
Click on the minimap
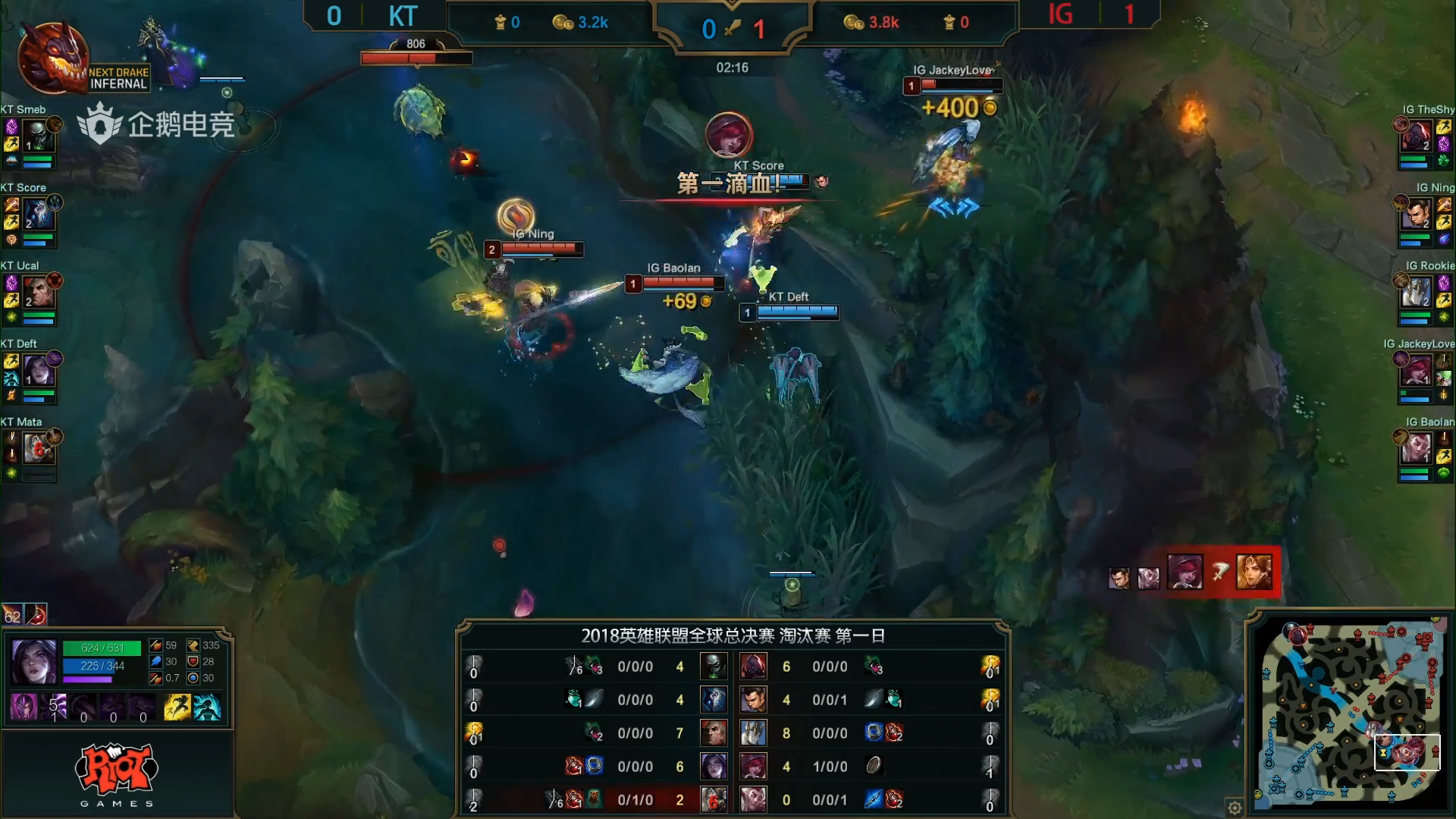click(x=1350, y=713)
